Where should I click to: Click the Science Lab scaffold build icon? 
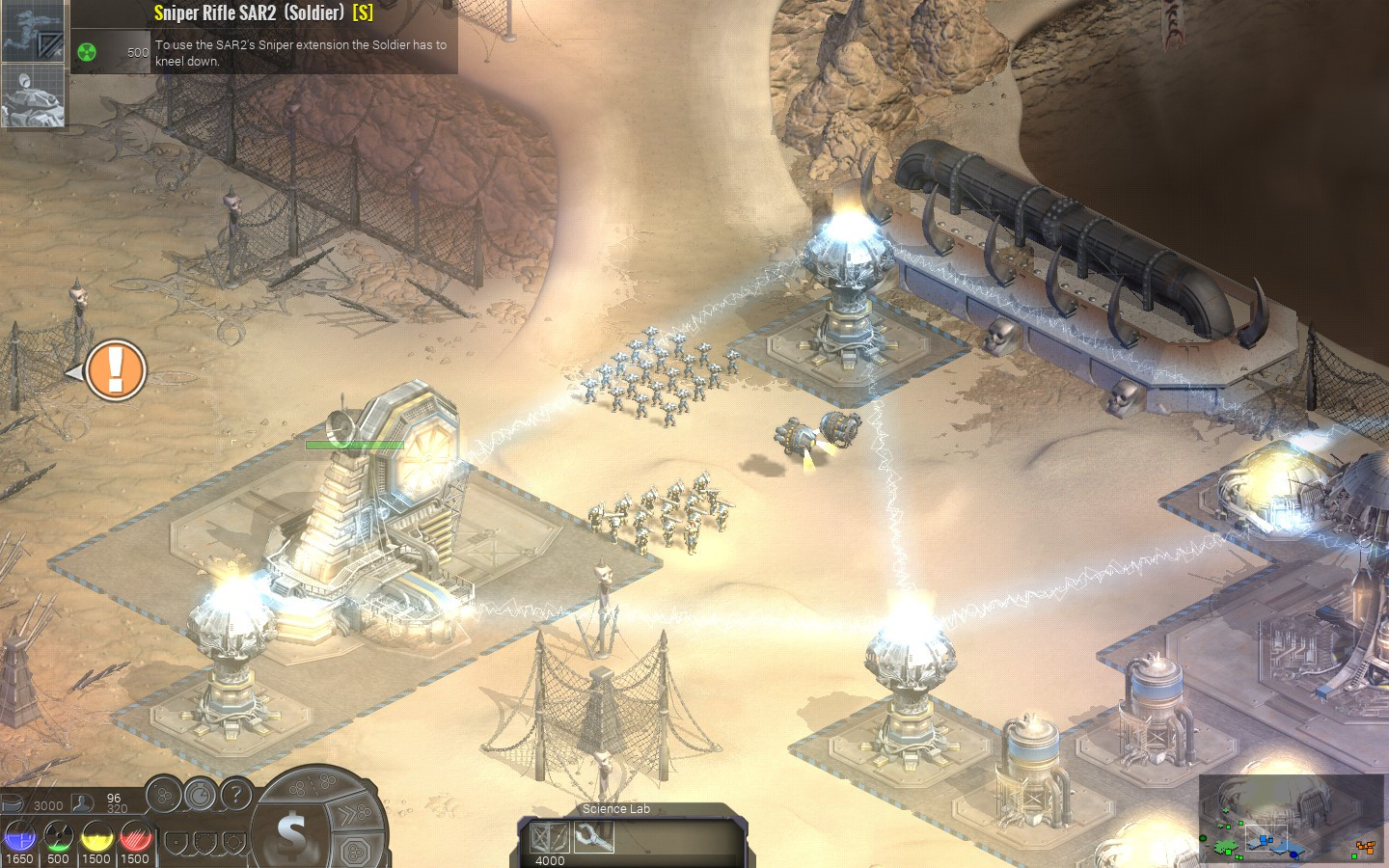(x=551, y=837)
